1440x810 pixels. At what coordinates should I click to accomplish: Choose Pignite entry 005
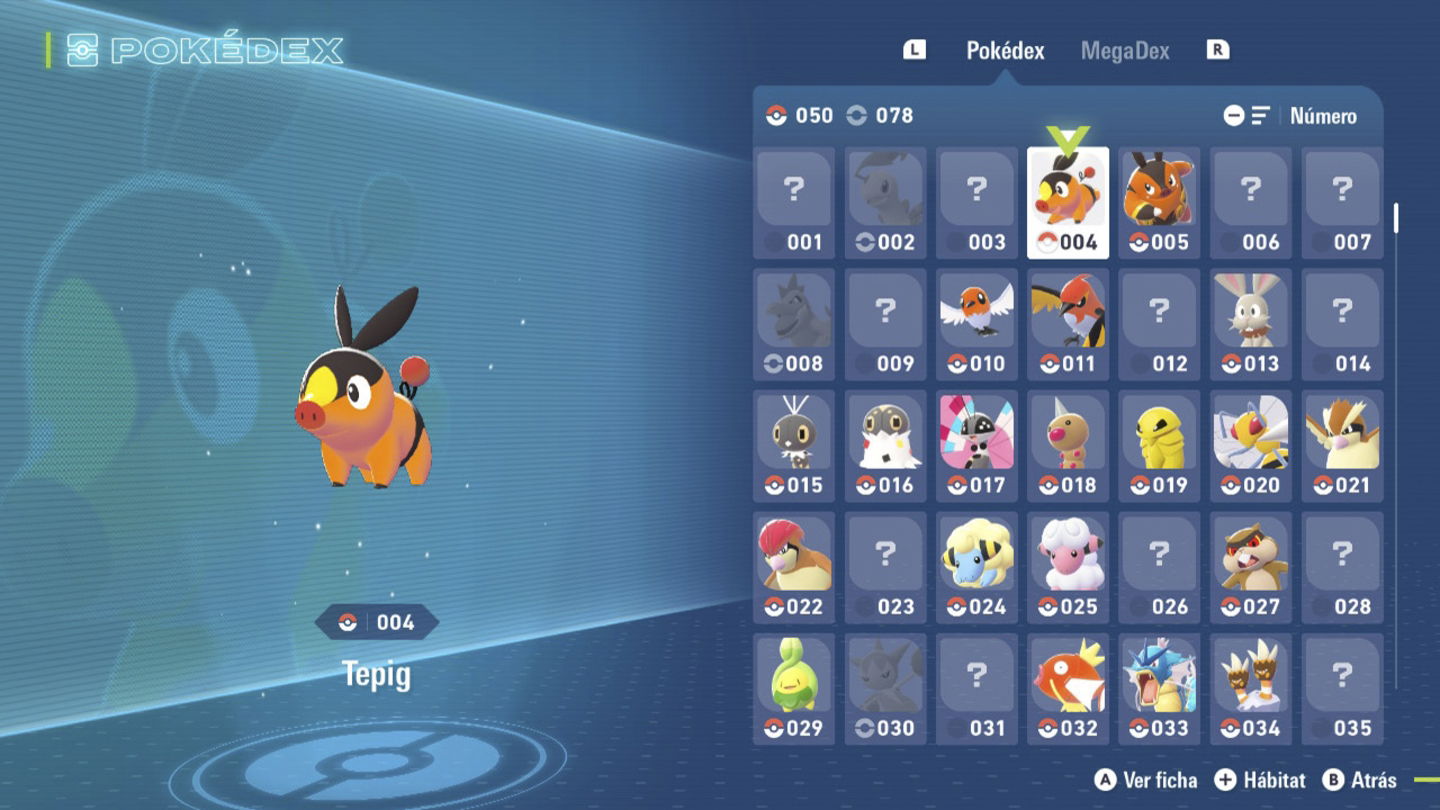1159,202
